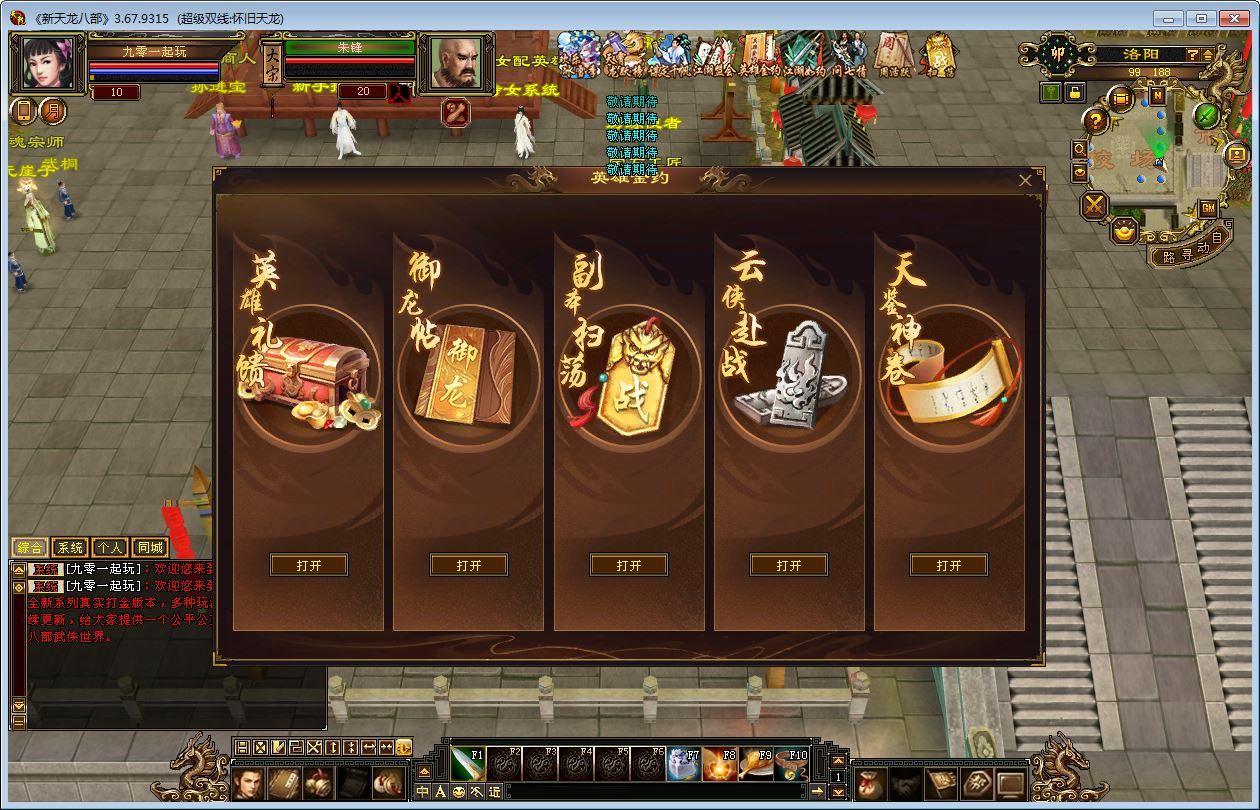Switch to the 系统 chat tab

[x=70, y=548]
